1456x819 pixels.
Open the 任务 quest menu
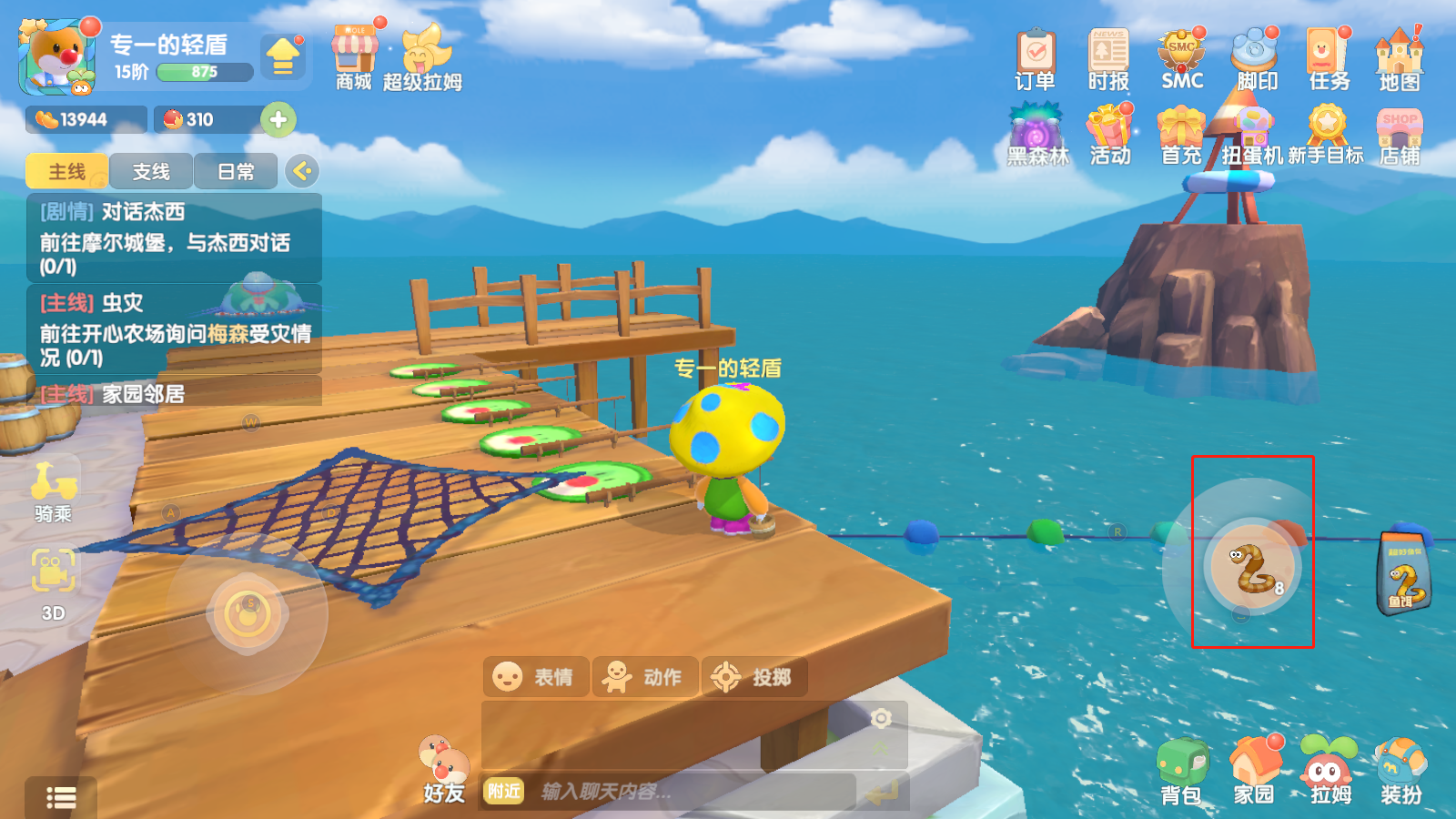click(x=1329, y=59)
